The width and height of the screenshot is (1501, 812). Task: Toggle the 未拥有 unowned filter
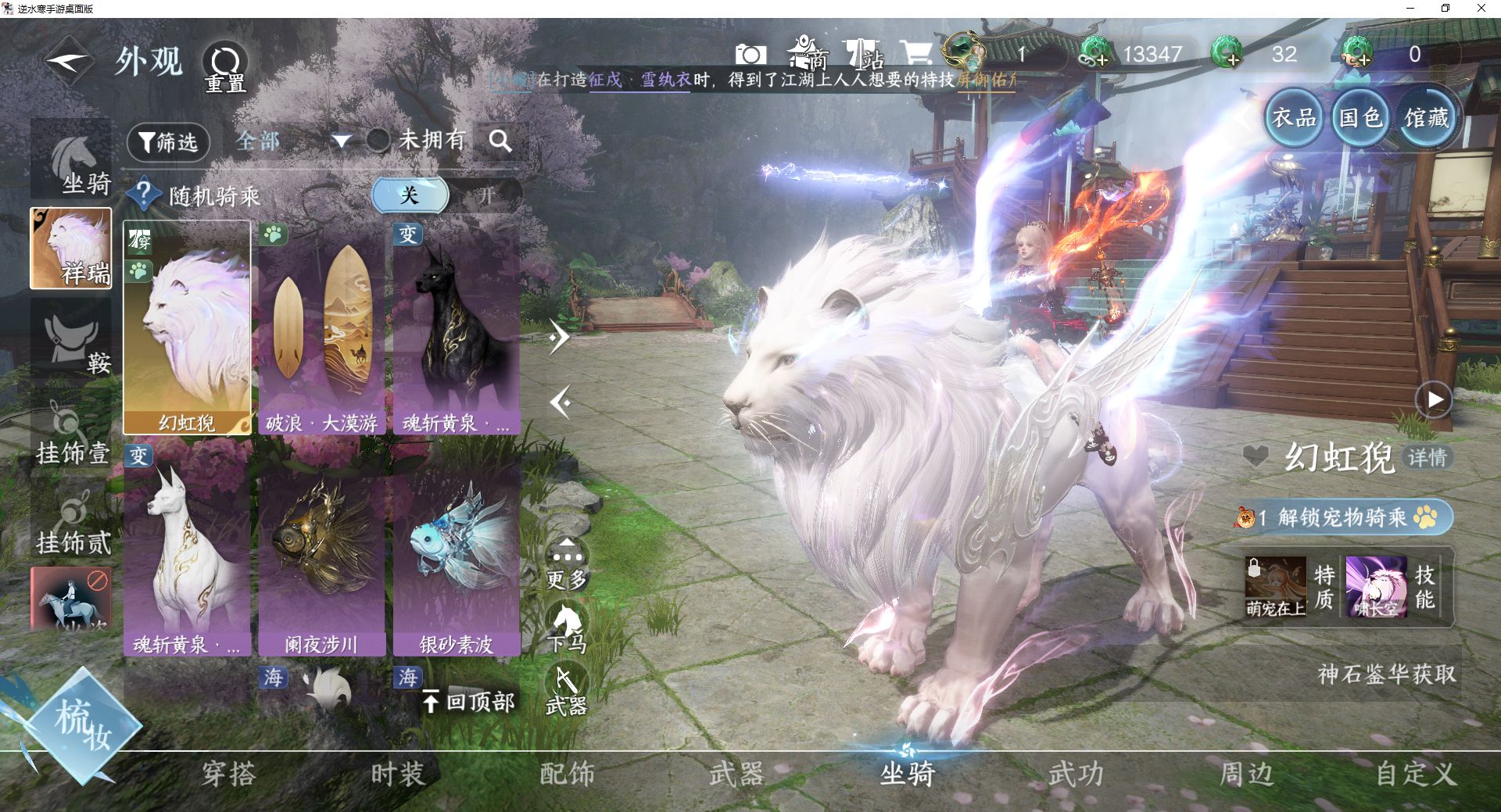379,141
